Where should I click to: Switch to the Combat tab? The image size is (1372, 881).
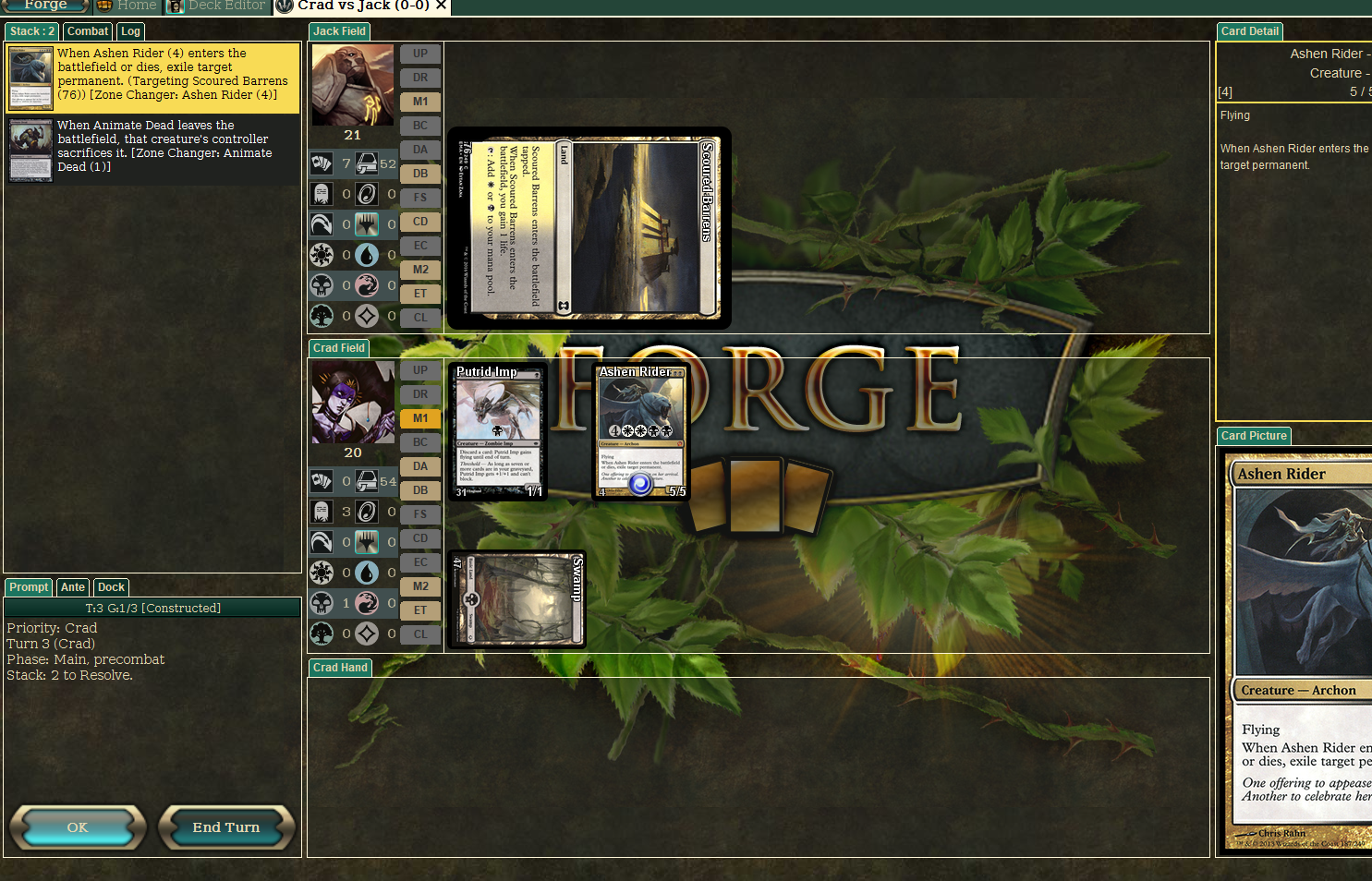(88, 31)
